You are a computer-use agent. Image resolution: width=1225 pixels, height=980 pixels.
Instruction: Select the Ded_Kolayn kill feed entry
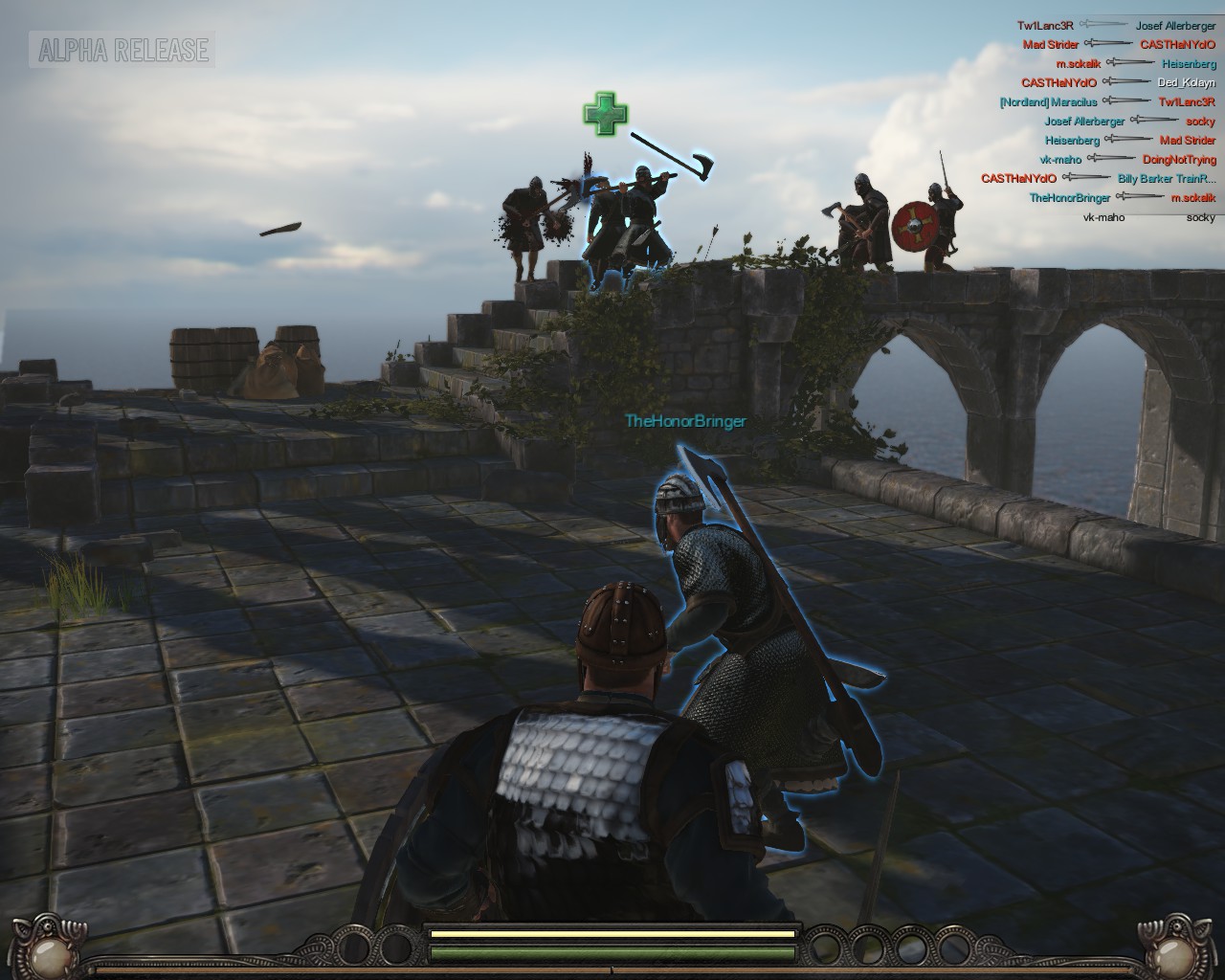(x=1186, y=82)
